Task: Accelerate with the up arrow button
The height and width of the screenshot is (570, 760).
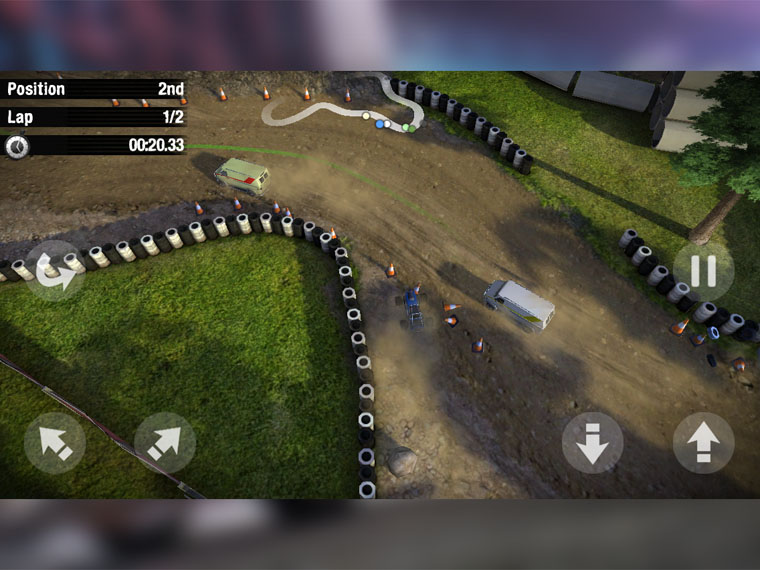Action: pyautogui.click(x=703, y=442)
